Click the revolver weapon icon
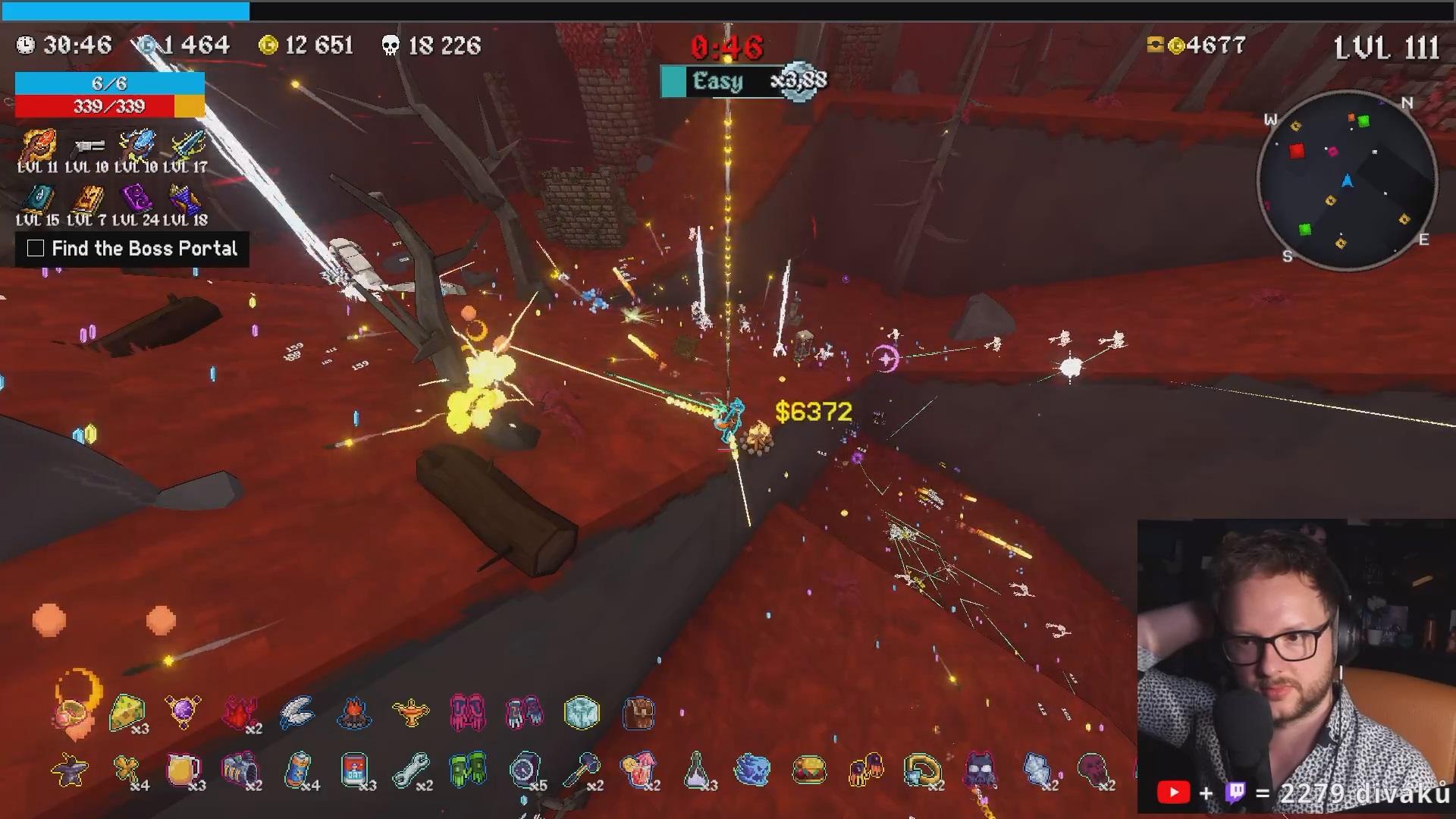1456x819 pixels. point(87,146)
